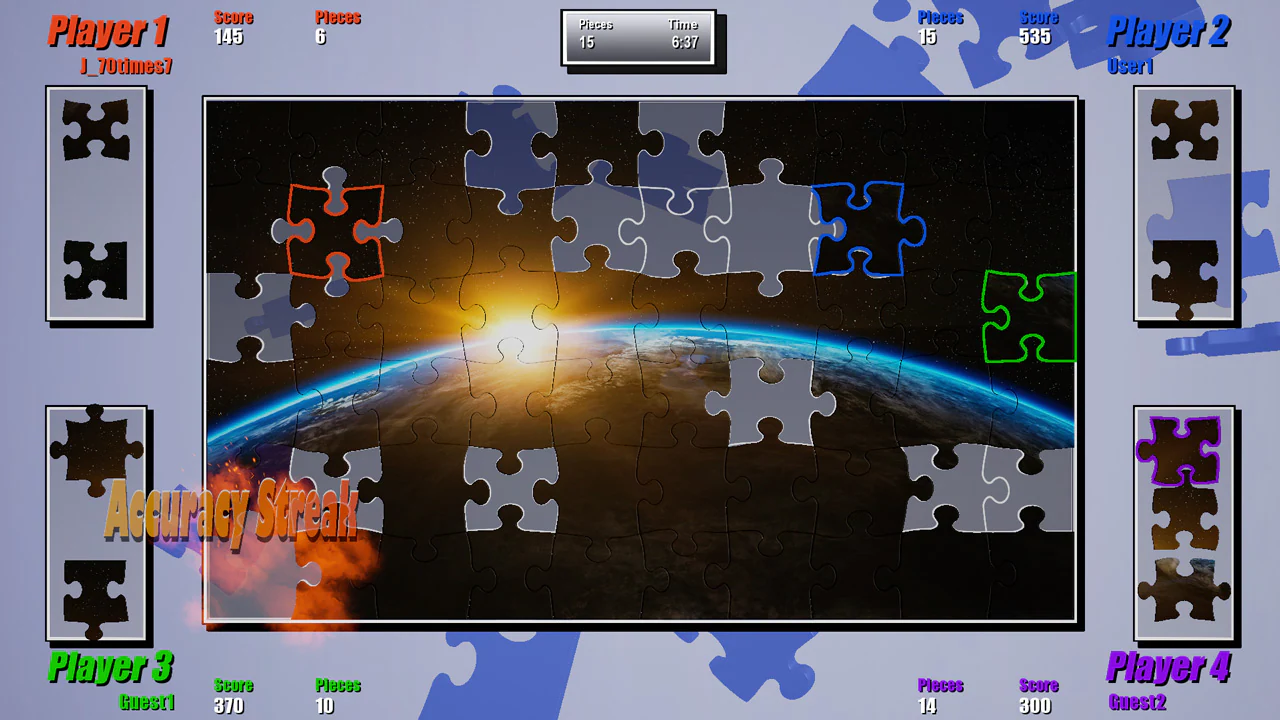Select the top piece in Player 3's lower tray

point(95,450)
